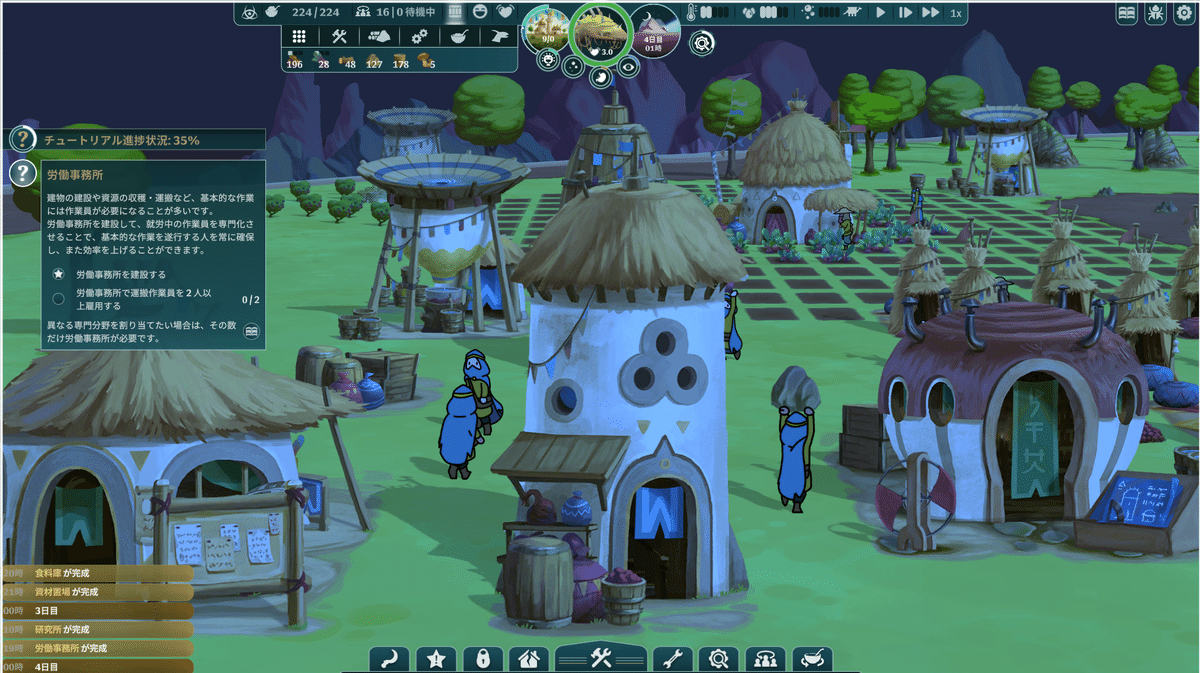Open the workers group management button
Screen dimensions: 1200x673
point(766,659)
